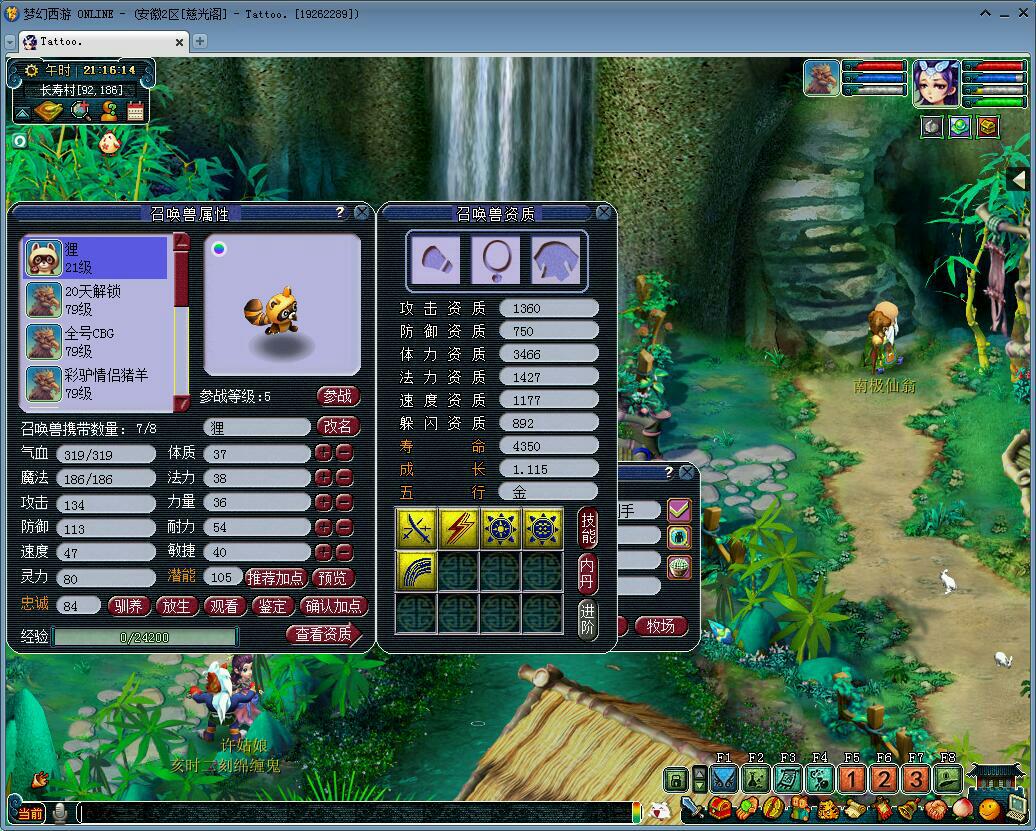Switch to the 内丹 tab
This screenshot has height=831, width=1036.
588,573
